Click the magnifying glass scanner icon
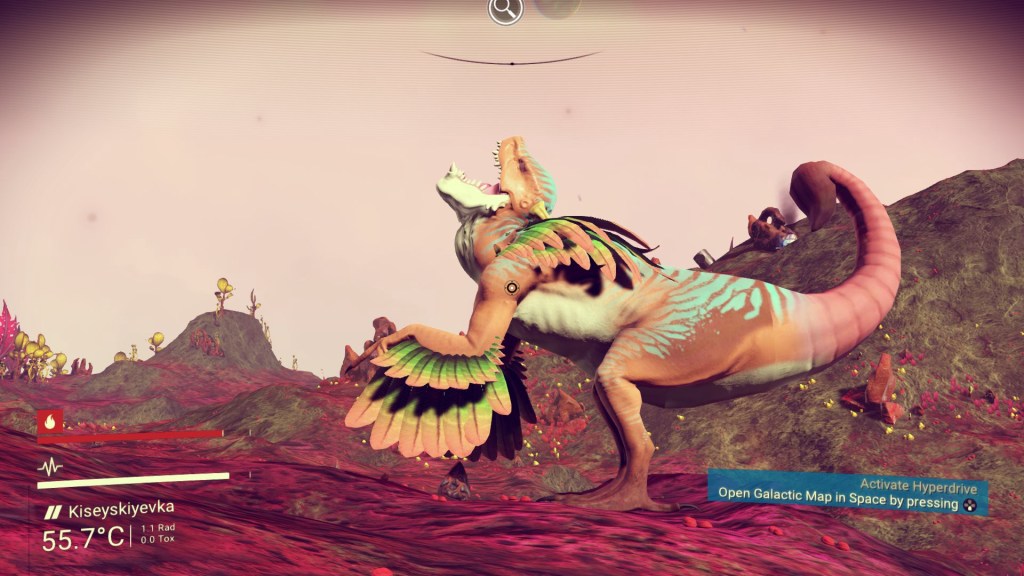Image resolution: width=1024 pixels, height=576 pixels. pyautogui.click(x=506, y=11)
